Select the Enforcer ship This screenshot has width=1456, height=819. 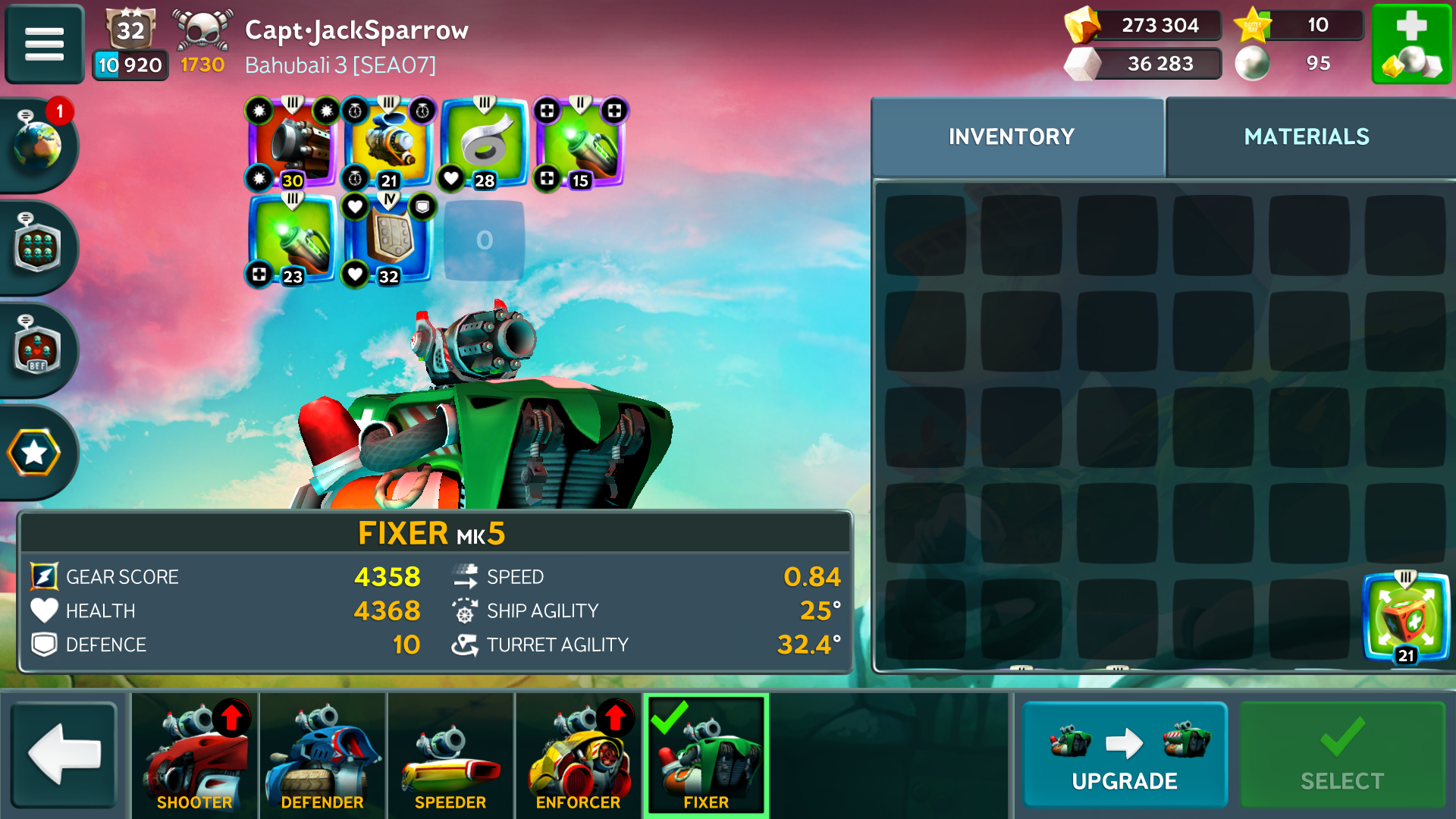pyautogui.click(x=578, y=755)
